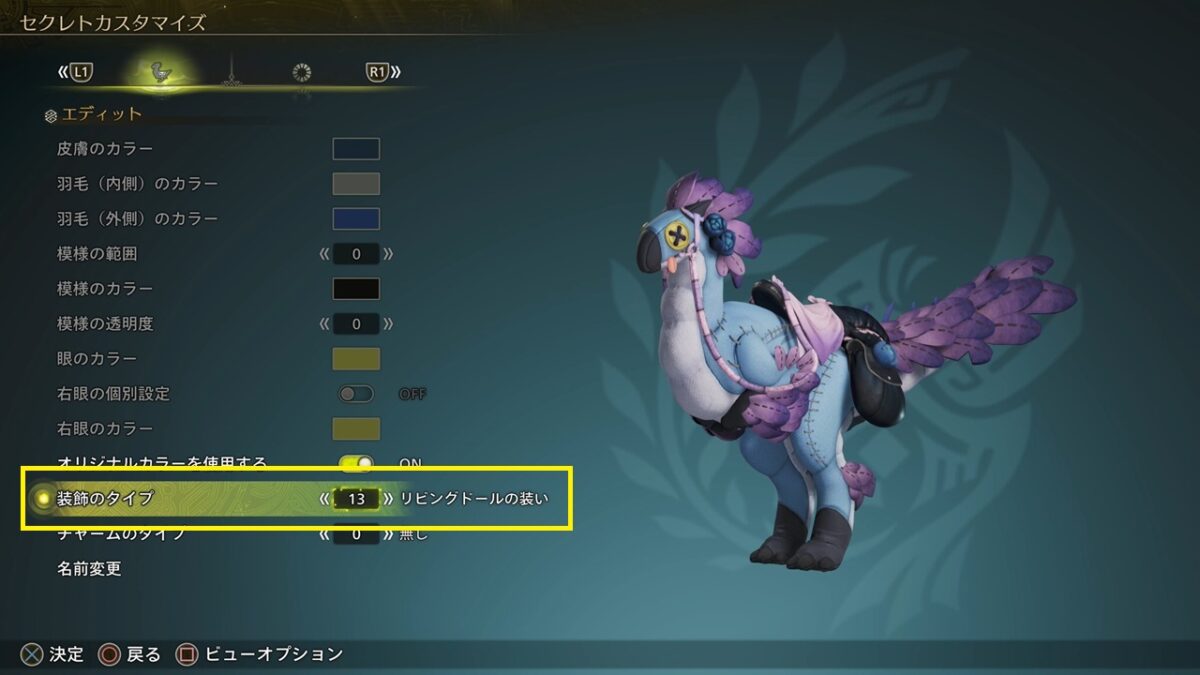This screenshot has height=675, width=1200.
Task: Open the 羽毛（内側）のカラー swatch
Action: click(356, 184)
